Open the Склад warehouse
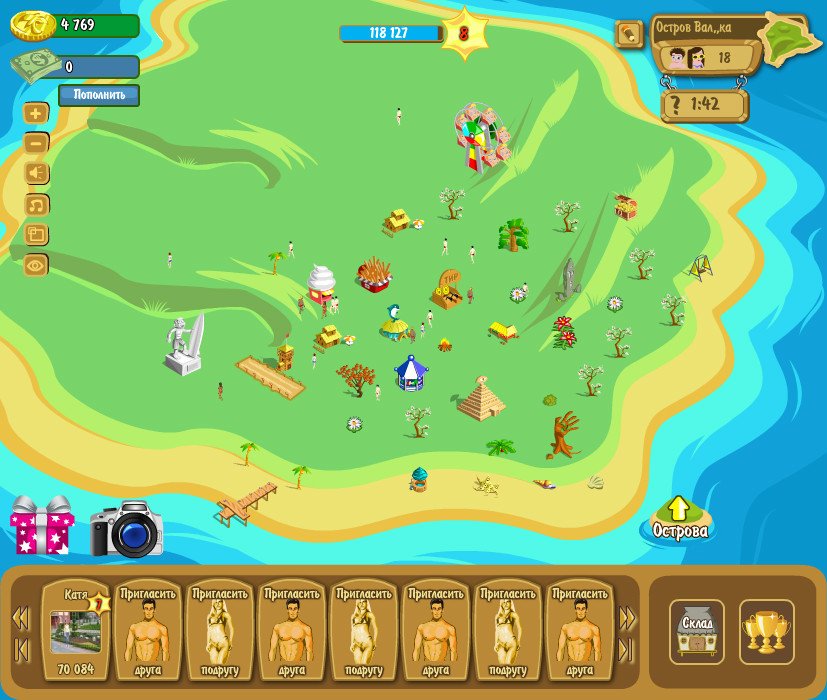This screenshot has height=700, width=827. [x=696, y=631]
